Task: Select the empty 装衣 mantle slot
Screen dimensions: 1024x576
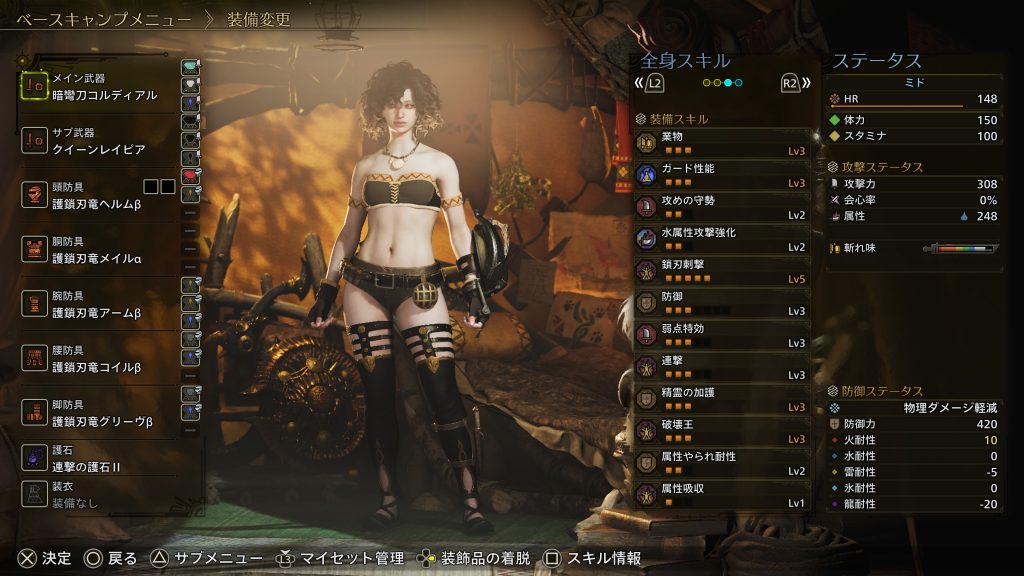Action: [x=98, y=495]
